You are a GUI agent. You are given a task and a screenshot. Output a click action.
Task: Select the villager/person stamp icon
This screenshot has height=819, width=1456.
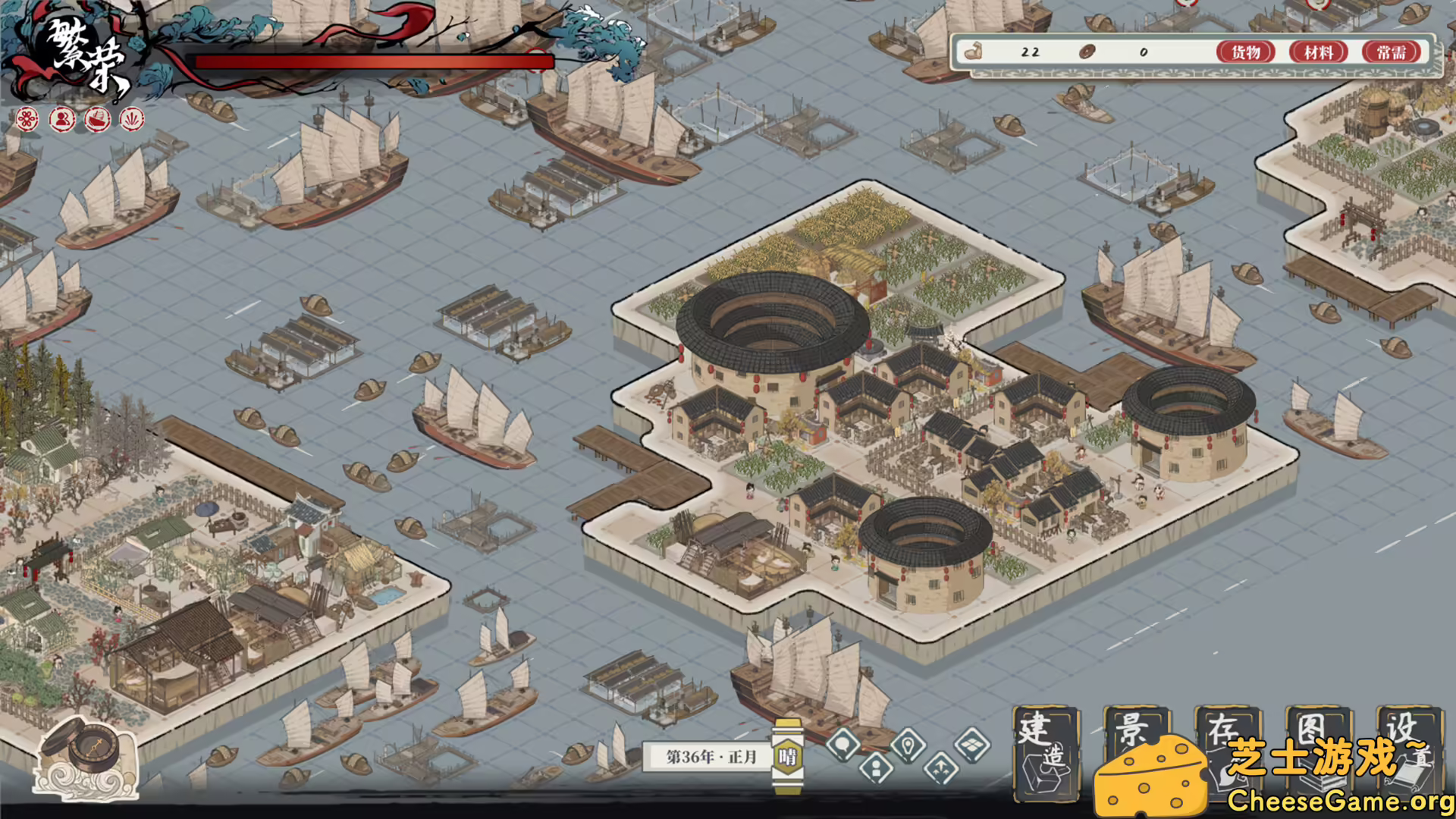click(x=61, y=119)
